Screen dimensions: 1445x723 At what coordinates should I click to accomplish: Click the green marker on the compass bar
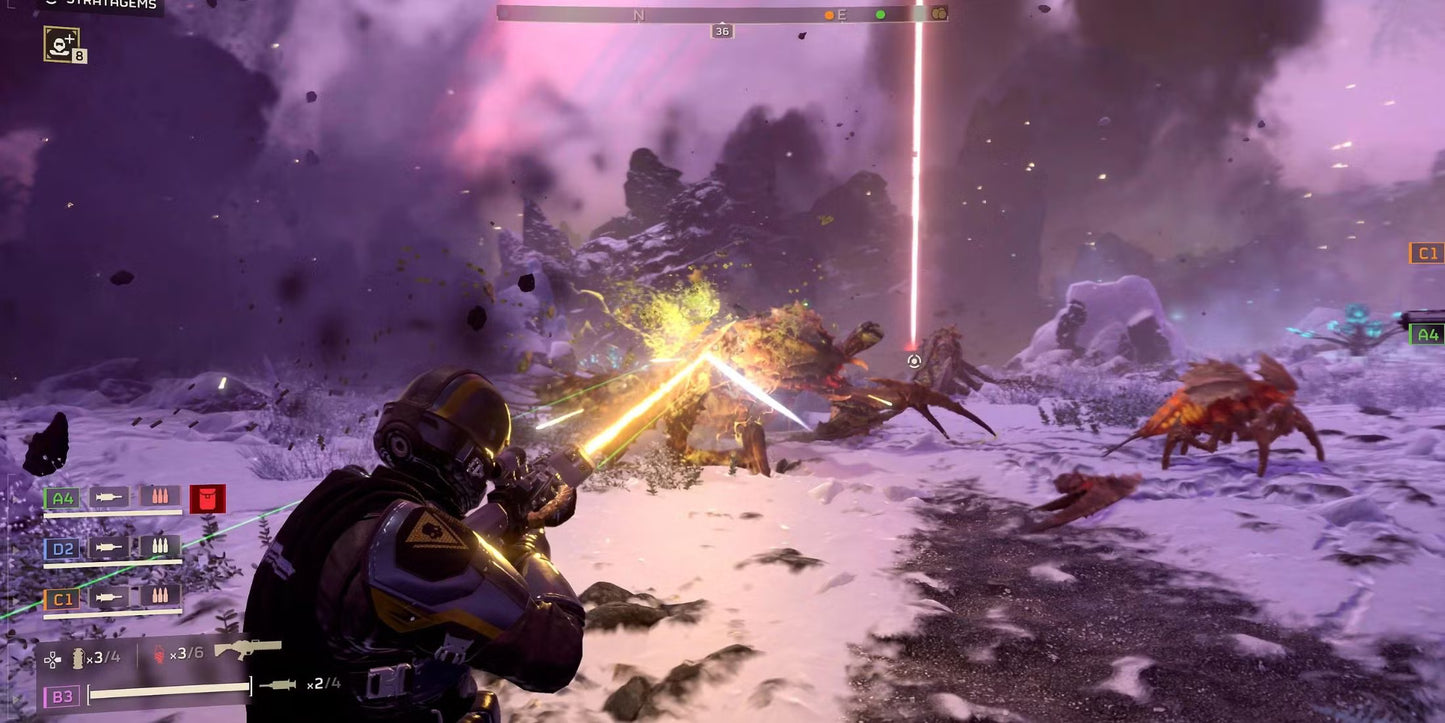(879, 14)
